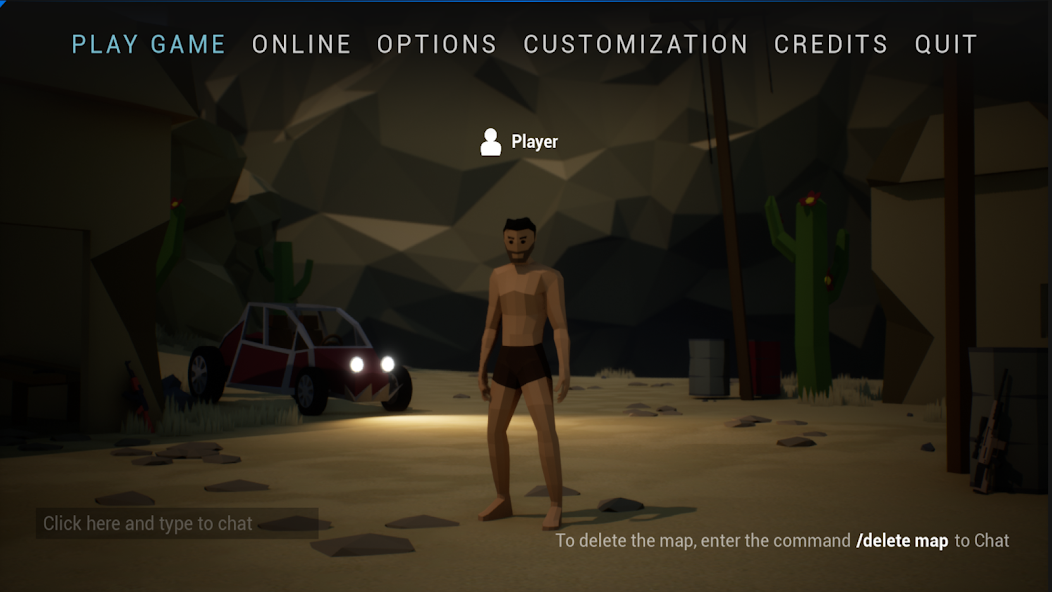
Task: Go to the CUSTOMIZATION screen
Action: click(x=636, y=45)
